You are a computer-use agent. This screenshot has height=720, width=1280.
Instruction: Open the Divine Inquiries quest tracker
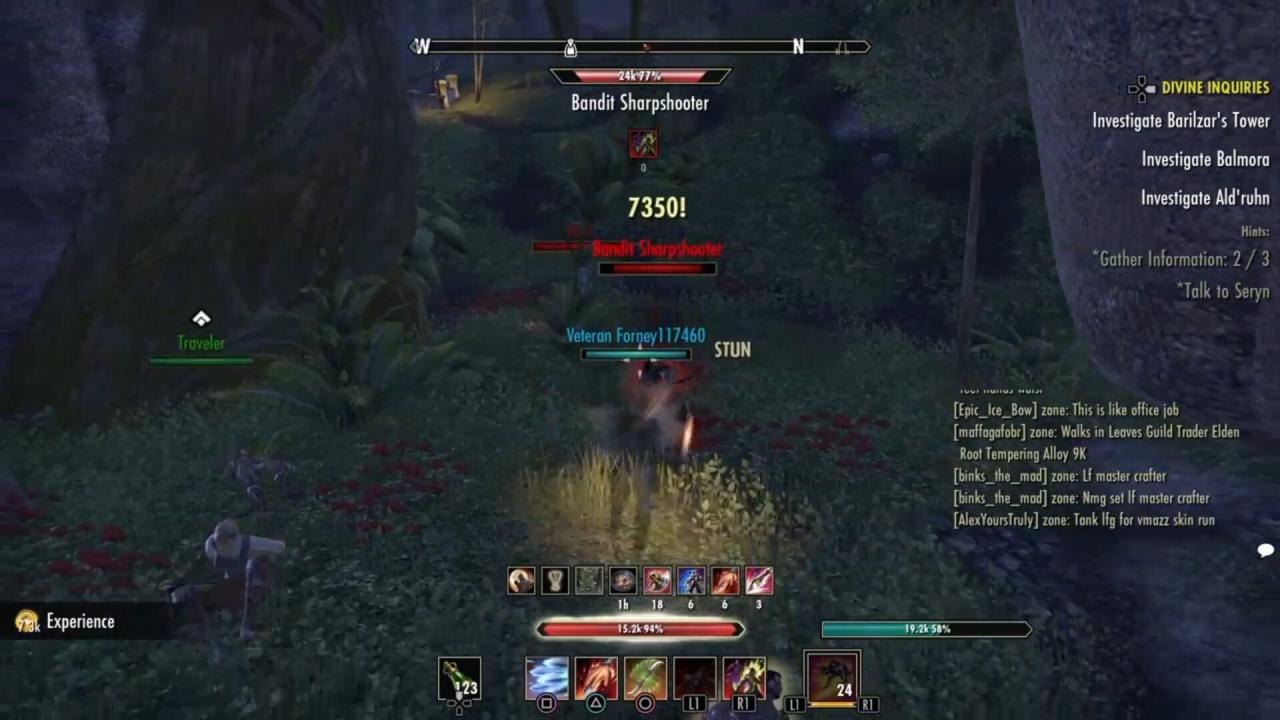pos(1214,88)
